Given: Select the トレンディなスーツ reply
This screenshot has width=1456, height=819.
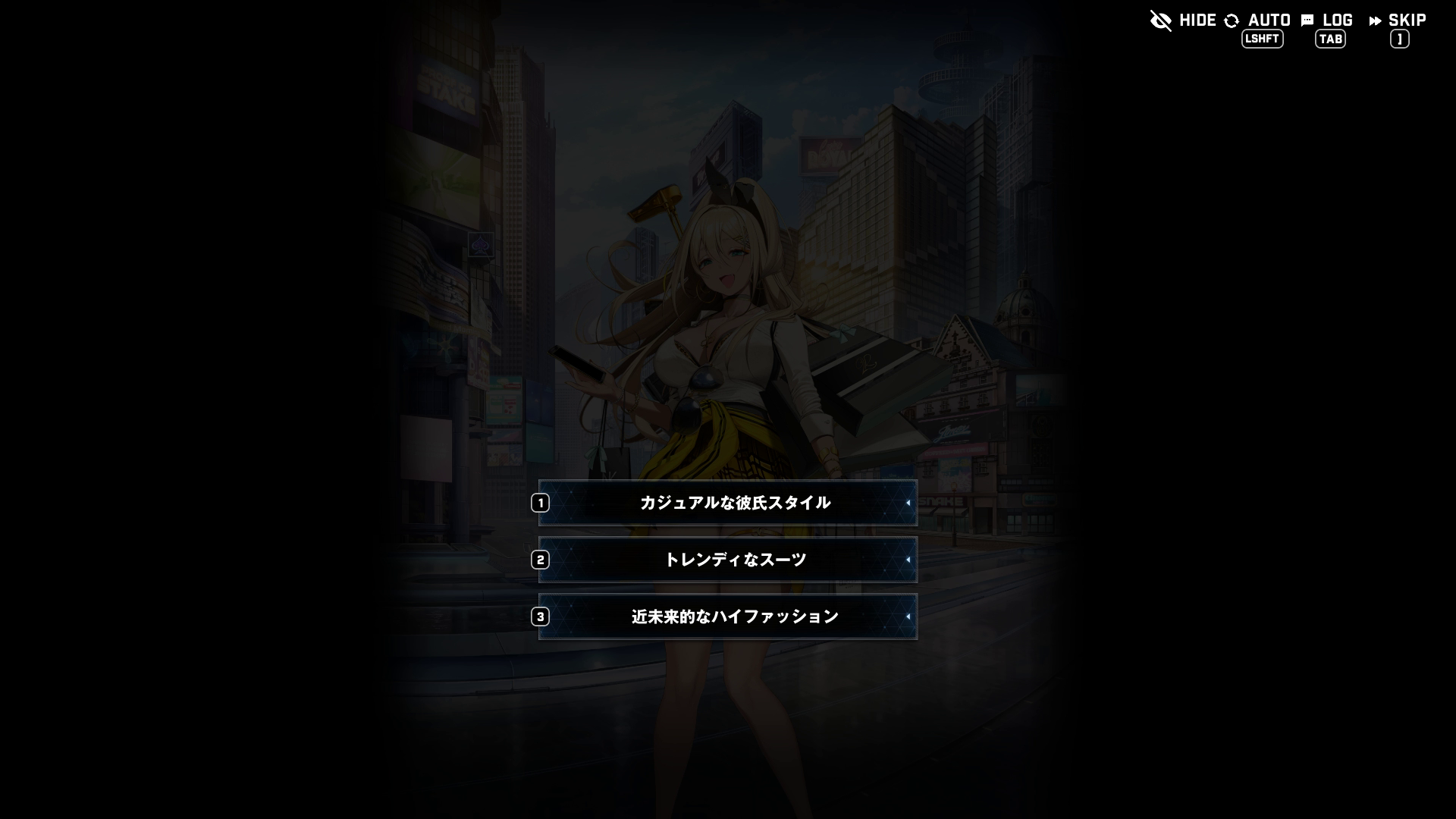Looking at the screenshot, I should [728, 560].
